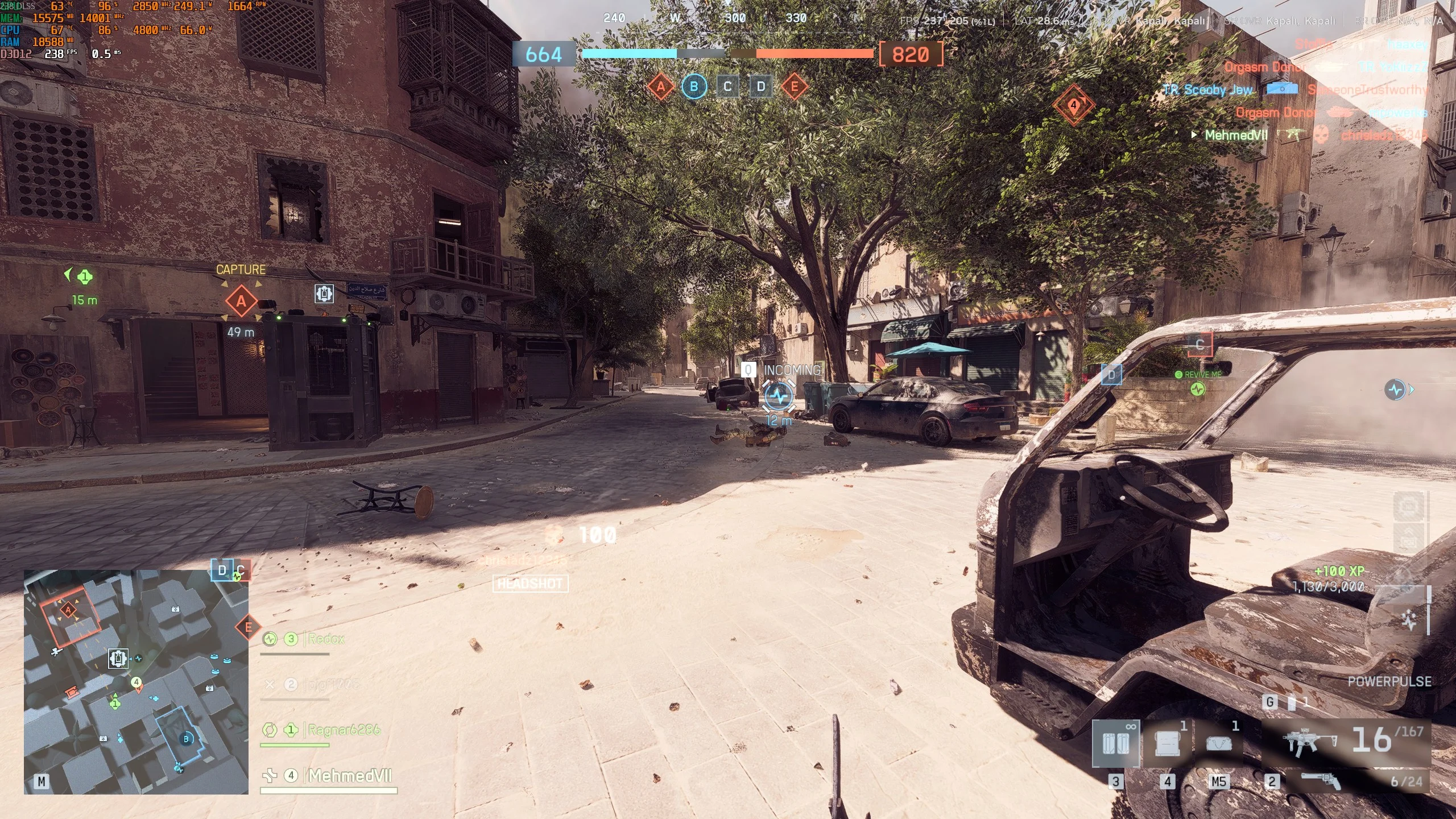This screenshot has height=819, width=1456.
Task: Select the green REVIVE ME marker
Action: click(x=1197, y=389)
